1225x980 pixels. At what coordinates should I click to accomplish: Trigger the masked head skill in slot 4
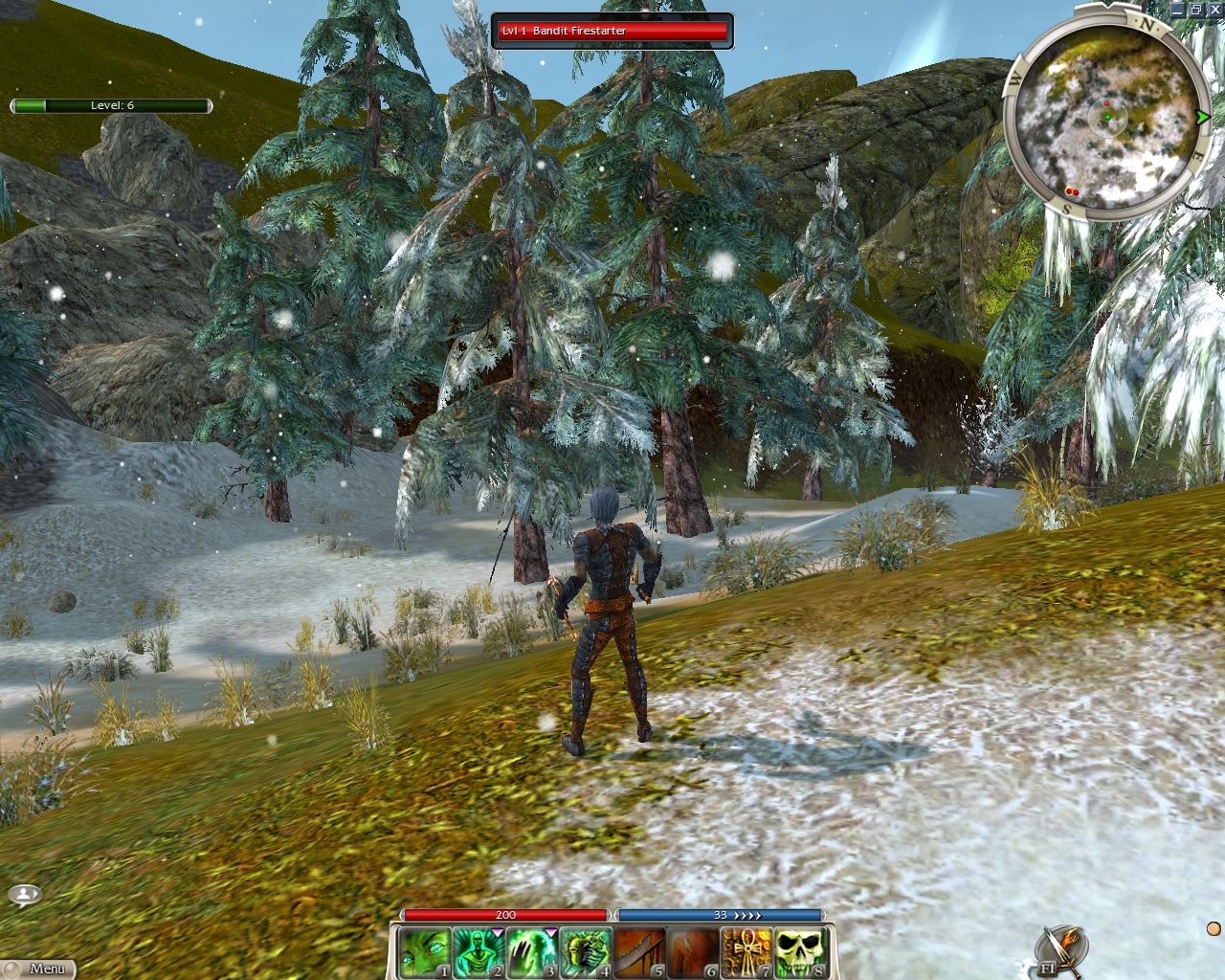[x=585, y=953]
